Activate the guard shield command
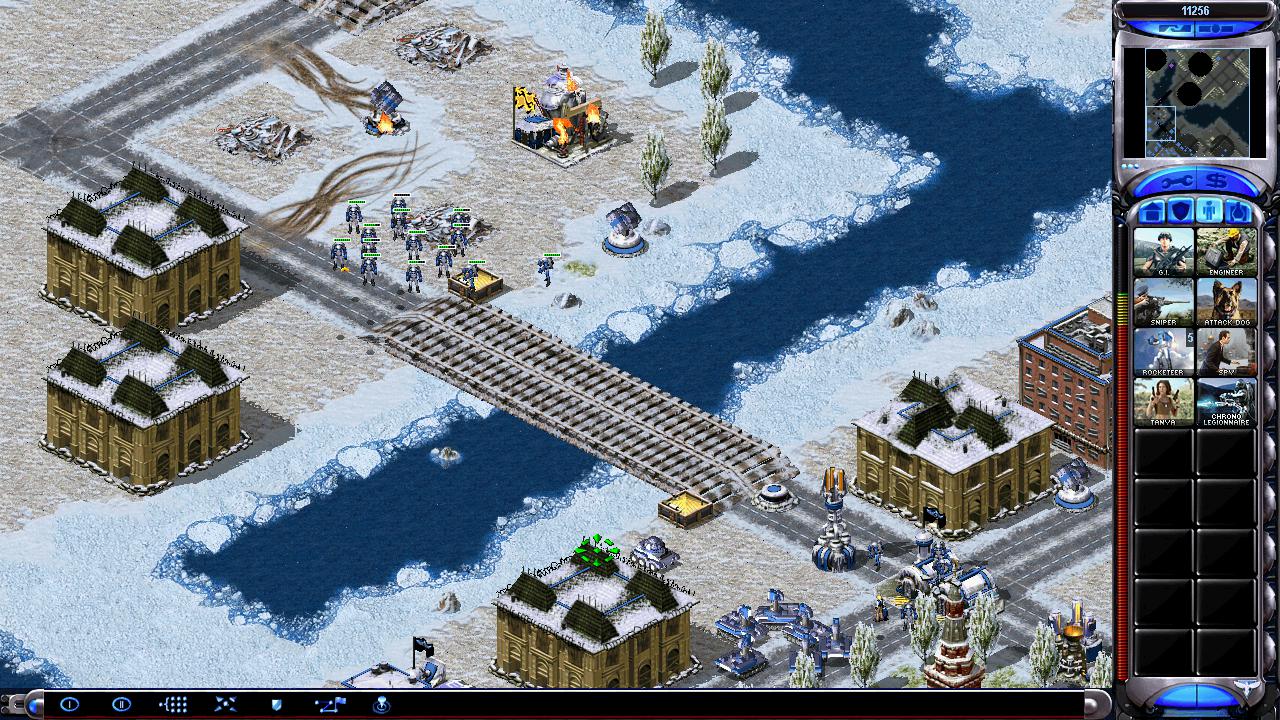The width and height of the screenshot is (1280, 720). point(277,704)
